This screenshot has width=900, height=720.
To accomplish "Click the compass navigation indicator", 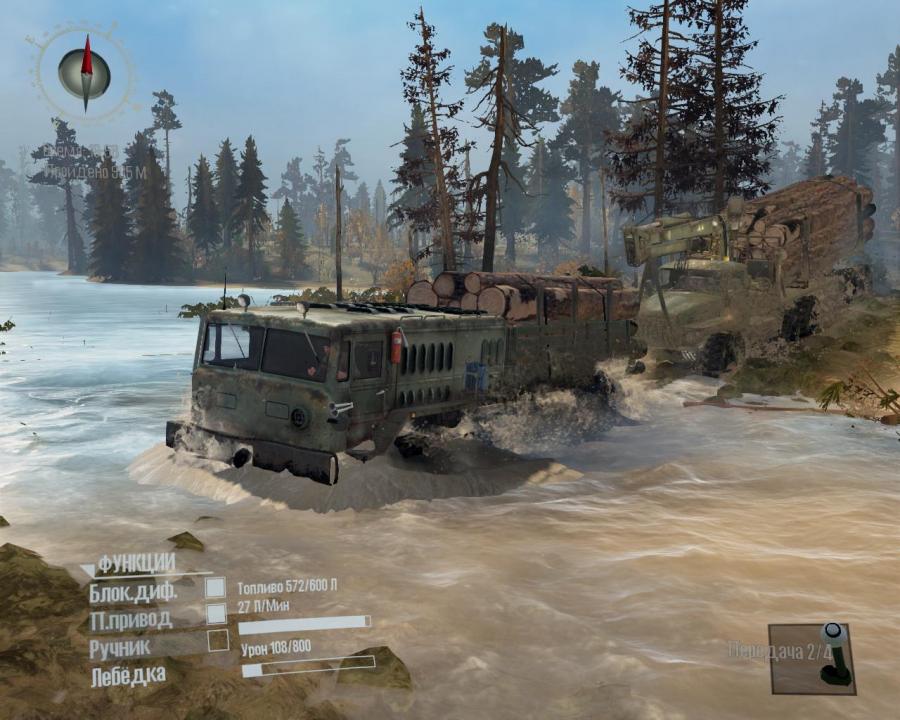I will click(x=84, y=73).
